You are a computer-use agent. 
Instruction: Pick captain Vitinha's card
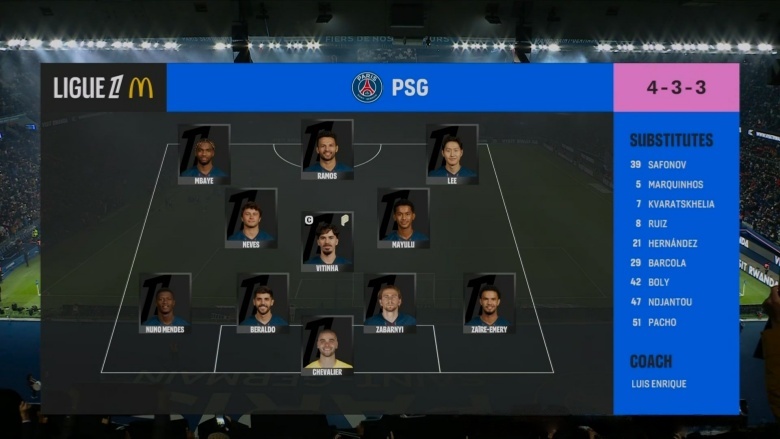coord(327,242)
